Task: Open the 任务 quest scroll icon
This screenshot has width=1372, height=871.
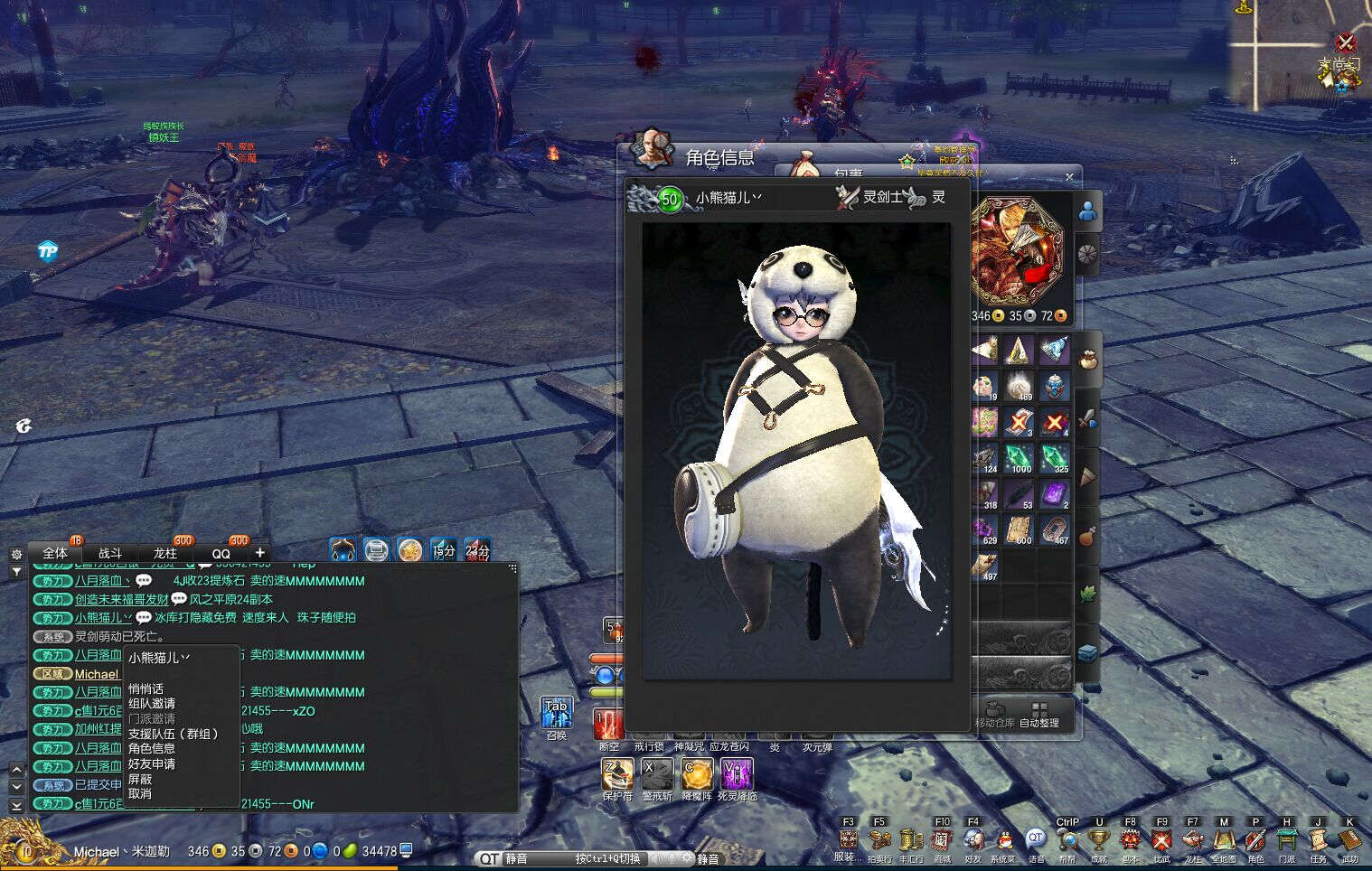Action: [1318, 842]
